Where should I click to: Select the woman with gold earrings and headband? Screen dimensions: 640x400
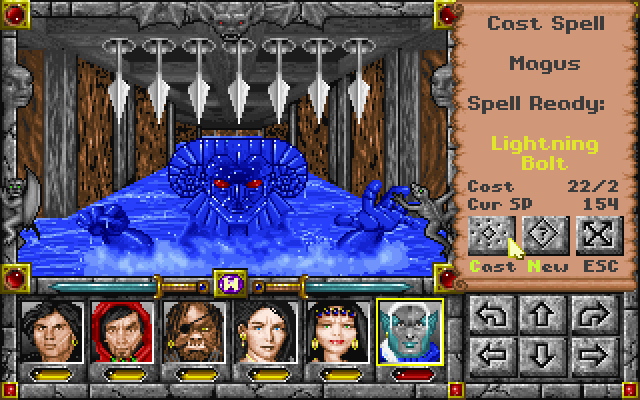coord(337,332)
